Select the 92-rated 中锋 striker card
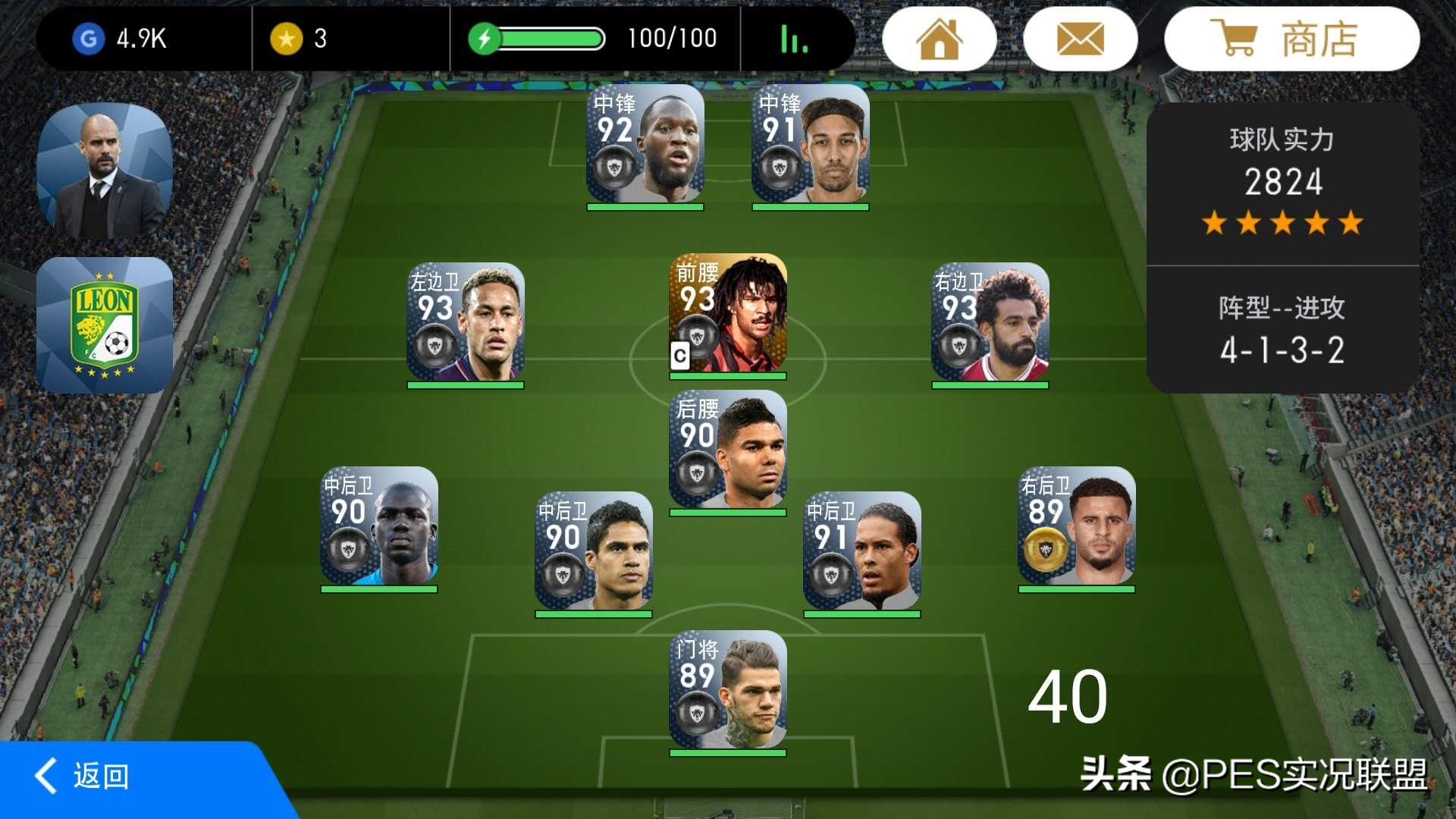The width and height of the screenshot is (1456, 819). [x=645, y=145]
